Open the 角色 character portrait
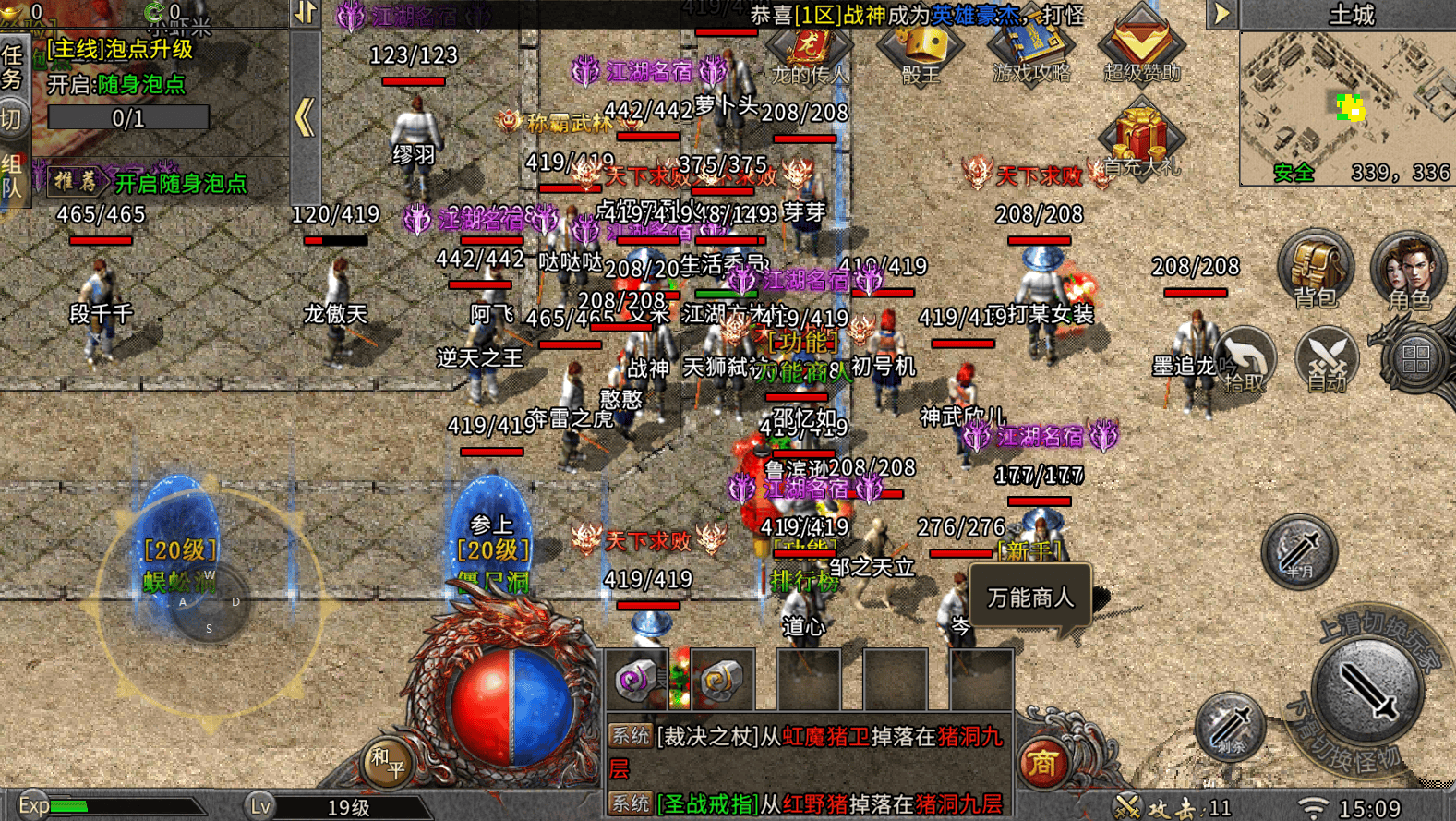 tap(1407, 271)
